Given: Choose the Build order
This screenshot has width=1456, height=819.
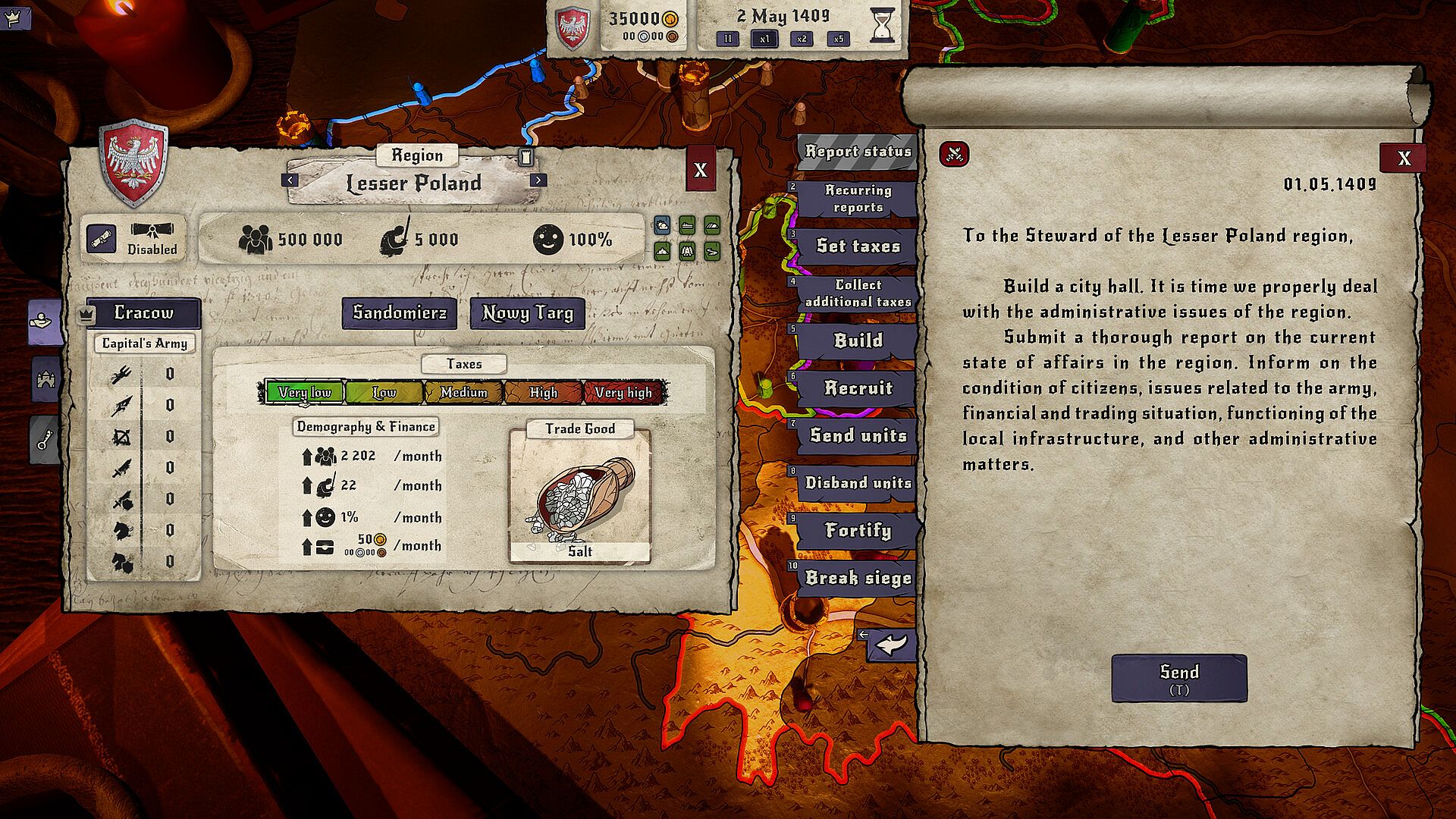Looking at the screenshot, I should [858, 340].
